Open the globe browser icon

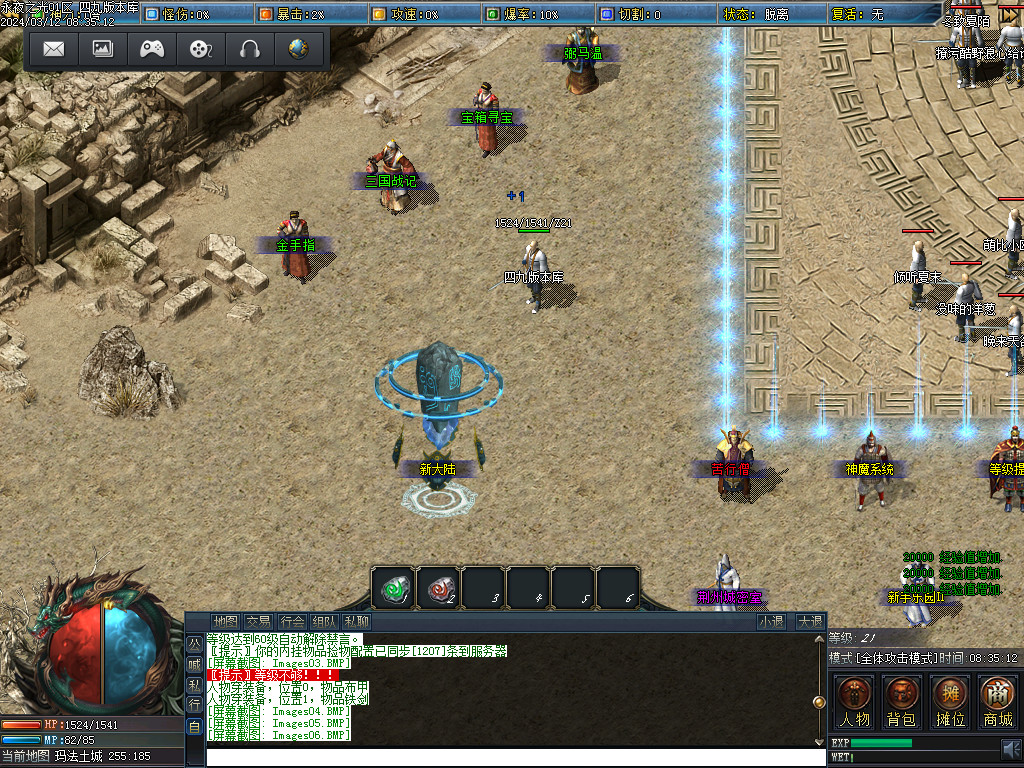tap(298, 49)
